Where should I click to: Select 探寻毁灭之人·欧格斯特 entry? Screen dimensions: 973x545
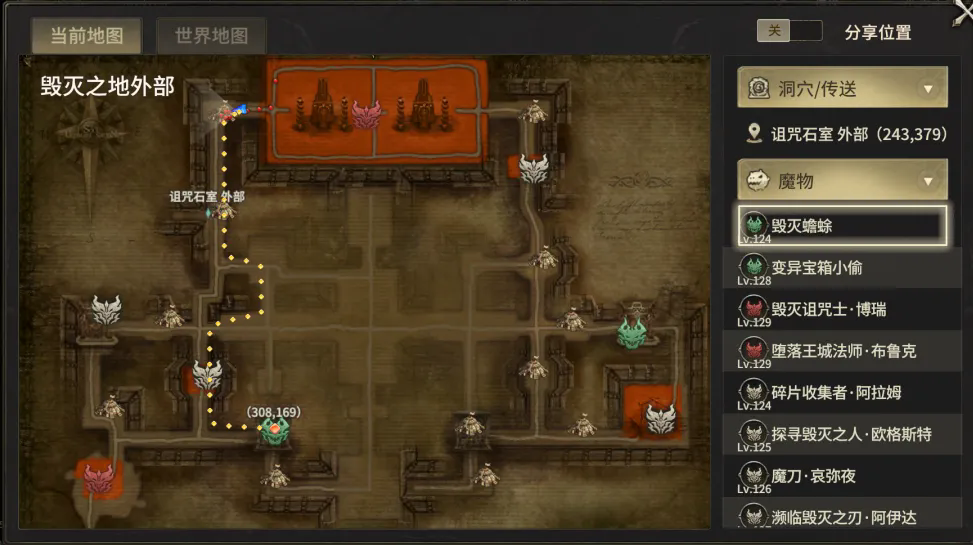click(x=841, y=435)
